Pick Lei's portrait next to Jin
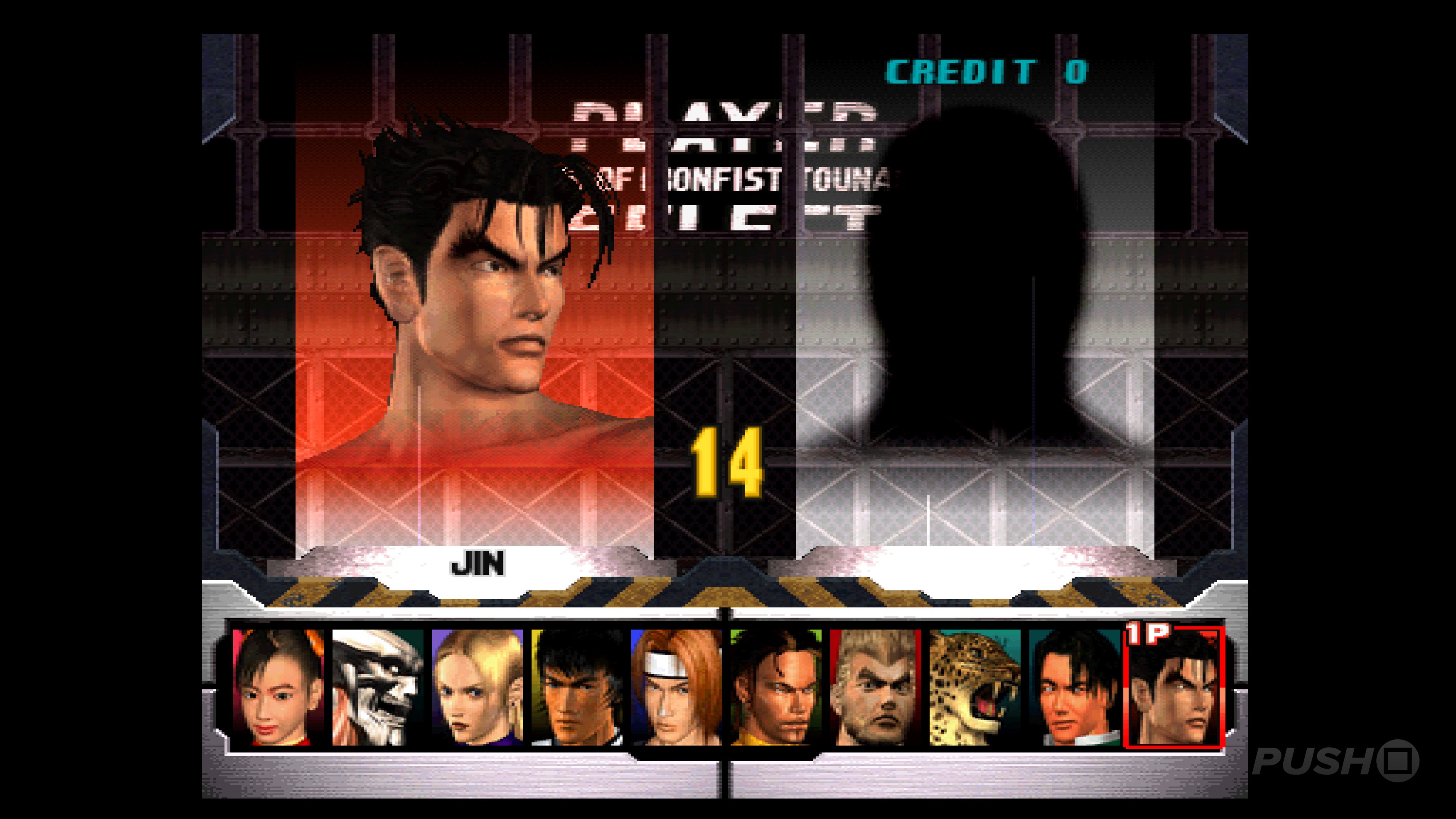 click(1074, 687)
